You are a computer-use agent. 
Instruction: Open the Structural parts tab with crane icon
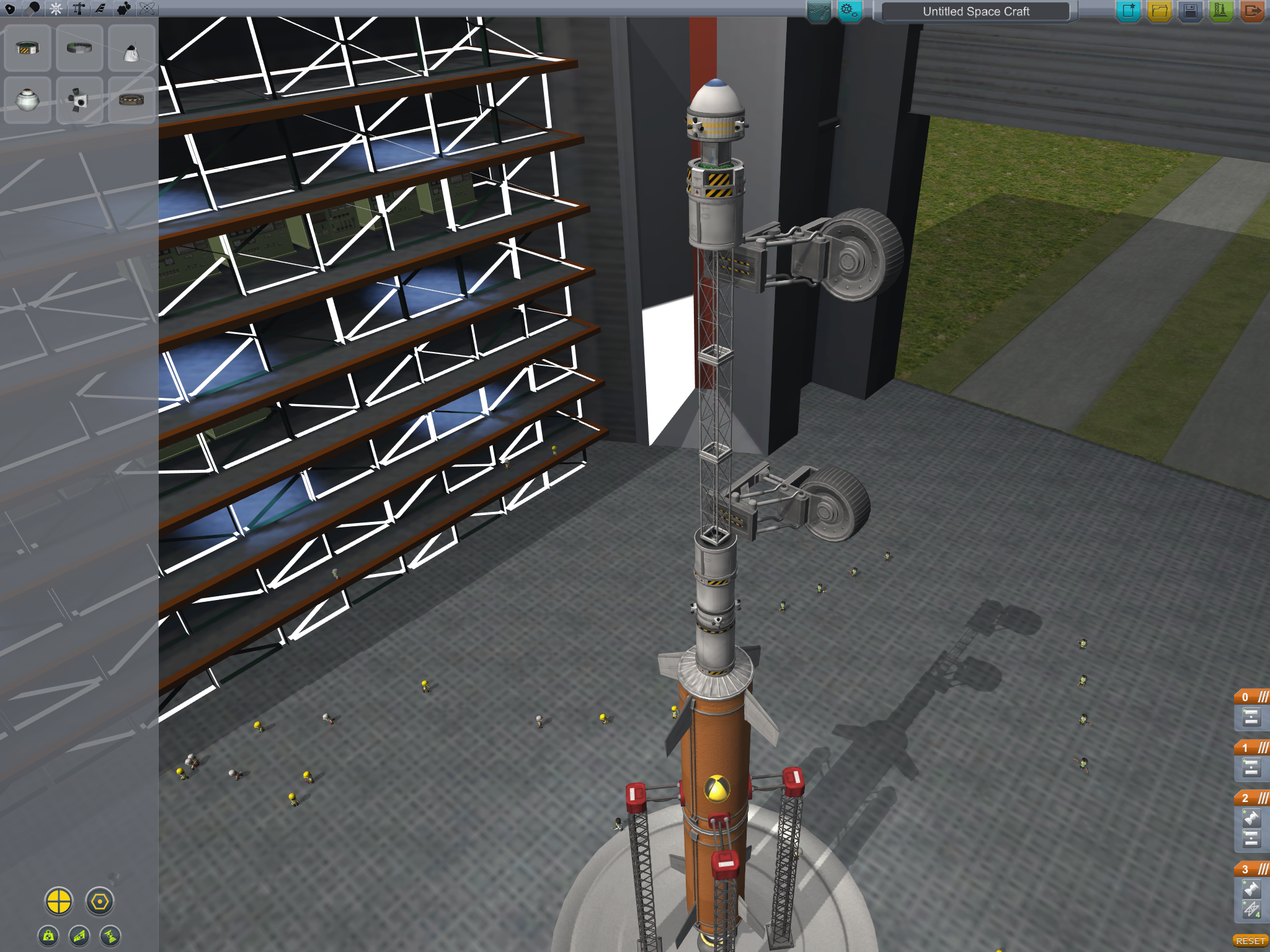79,9
